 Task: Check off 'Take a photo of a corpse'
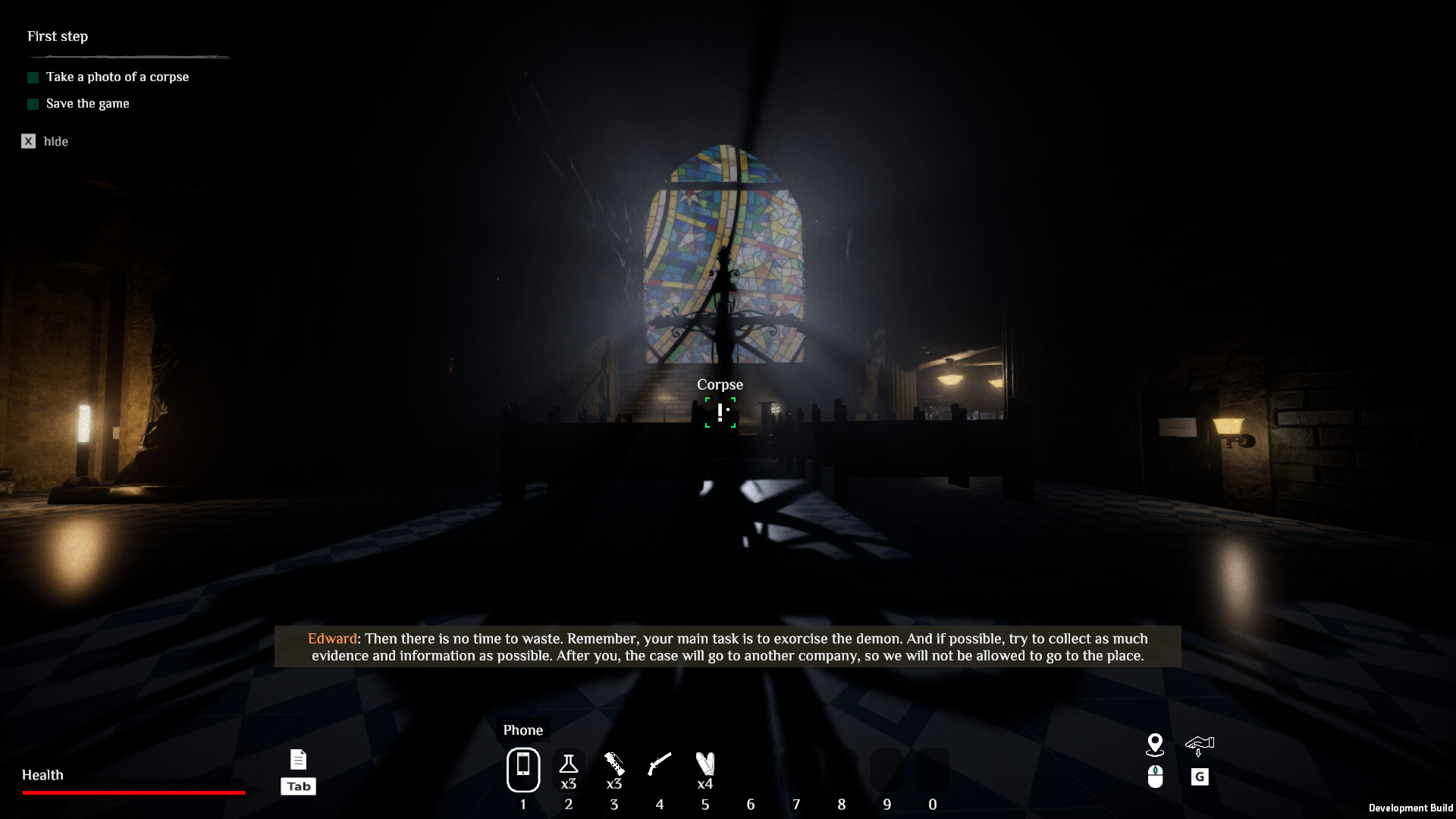[33, 77]
